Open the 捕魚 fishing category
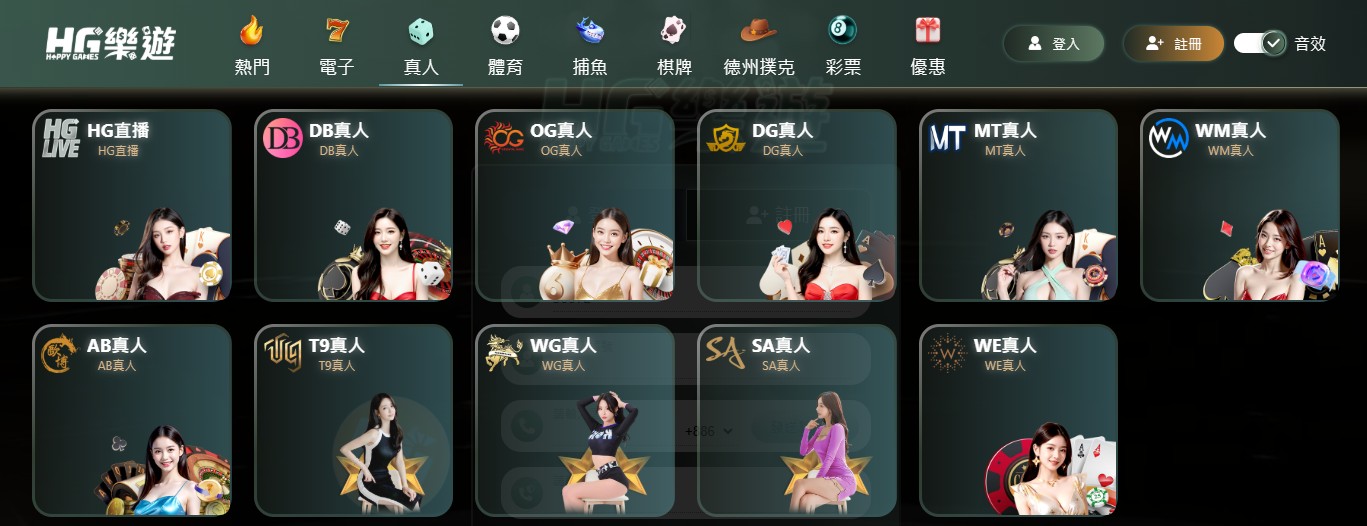This screenshot has width=1367, height=526. point(590,47)
